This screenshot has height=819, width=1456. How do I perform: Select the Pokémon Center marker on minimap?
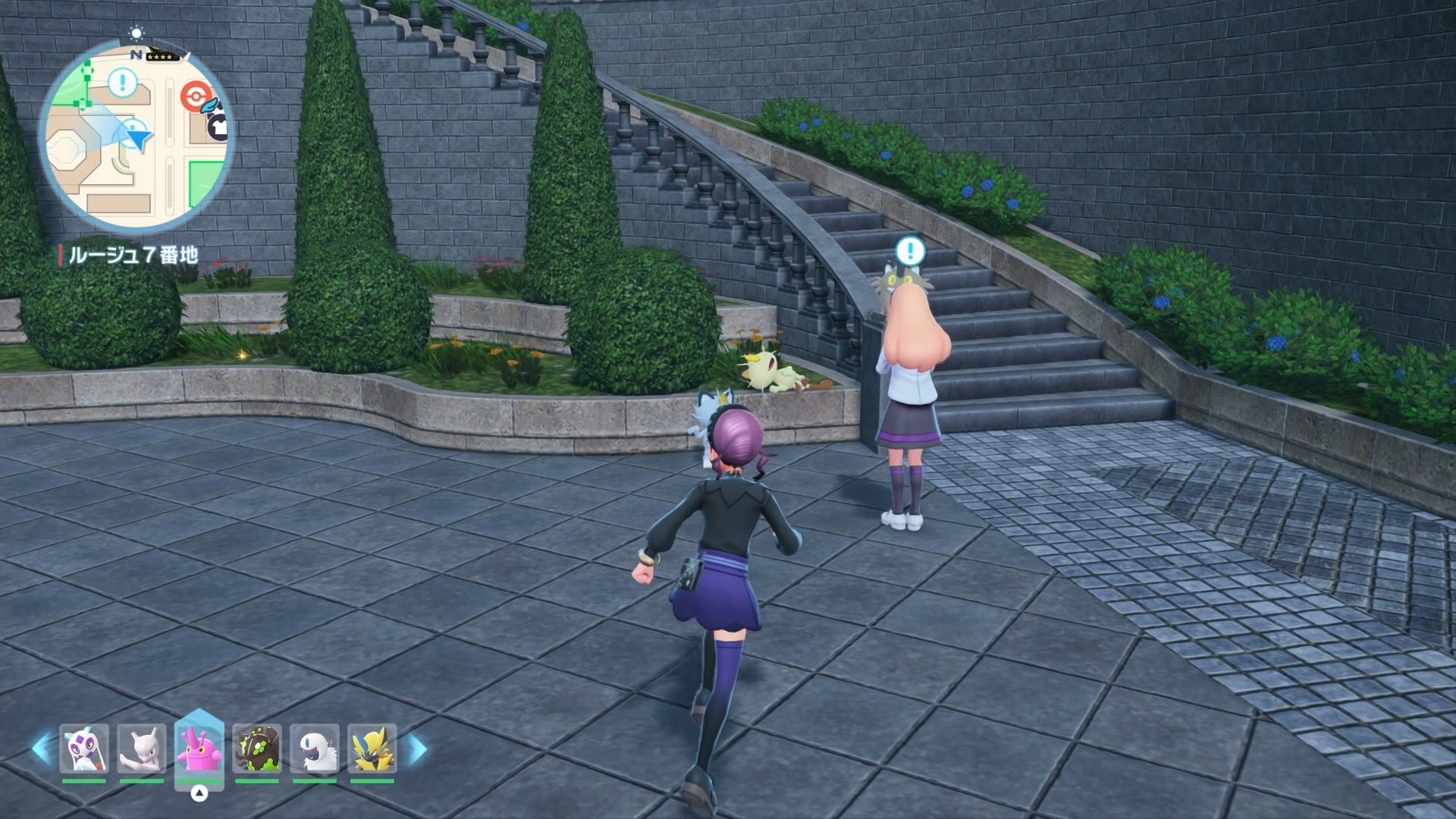tap(194, 96)
